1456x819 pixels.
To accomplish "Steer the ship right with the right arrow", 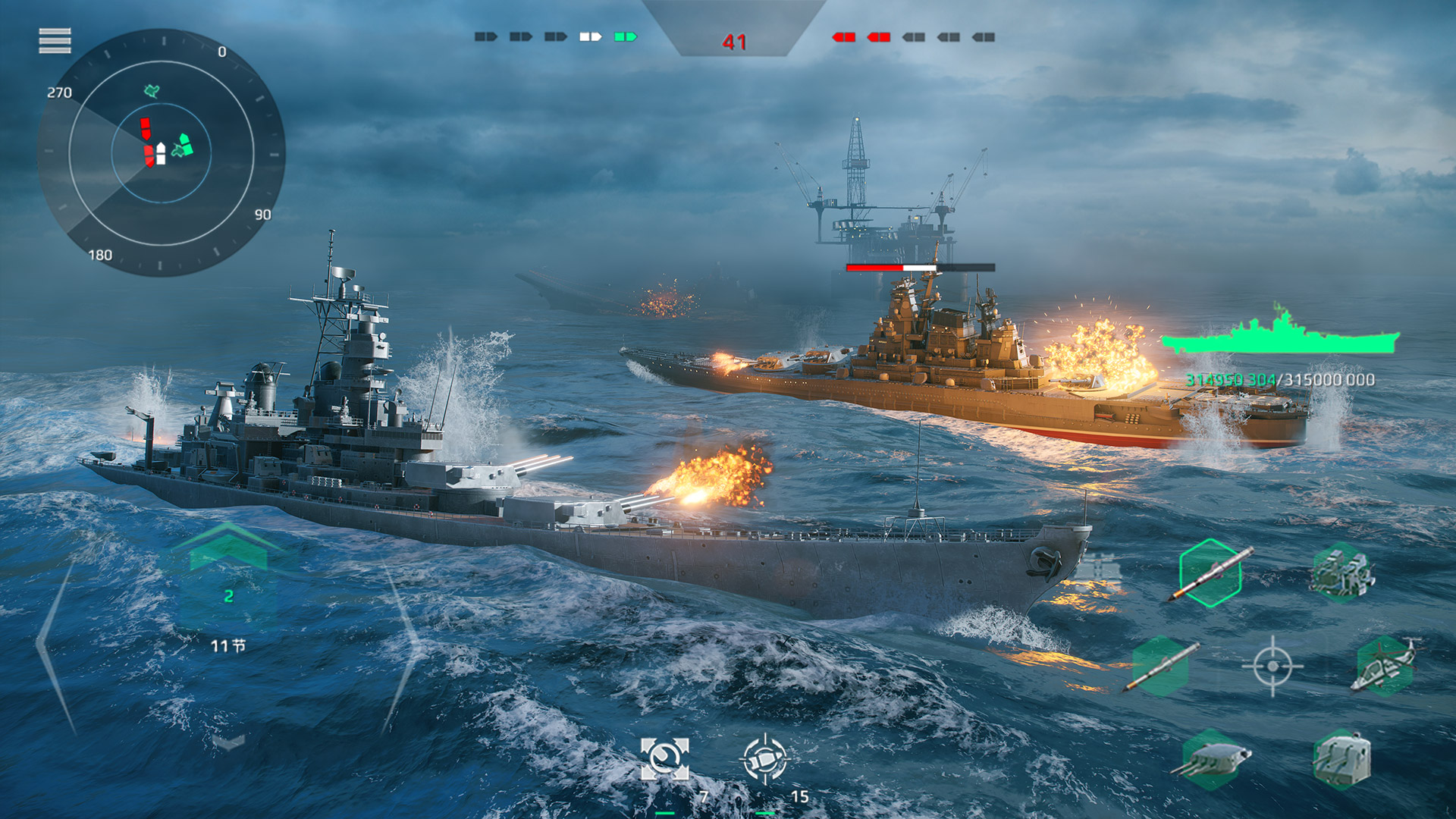I will coord(403,645).
